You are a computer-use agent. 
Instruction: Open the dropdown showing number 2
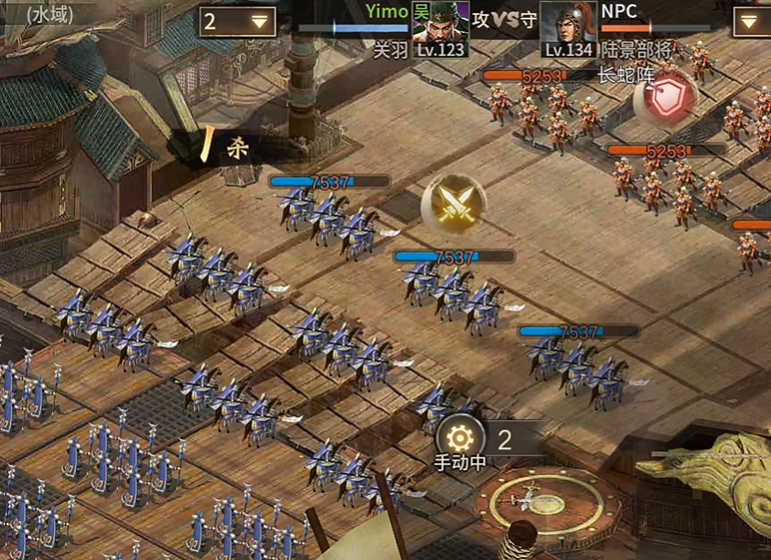click(x=239, y=21)
